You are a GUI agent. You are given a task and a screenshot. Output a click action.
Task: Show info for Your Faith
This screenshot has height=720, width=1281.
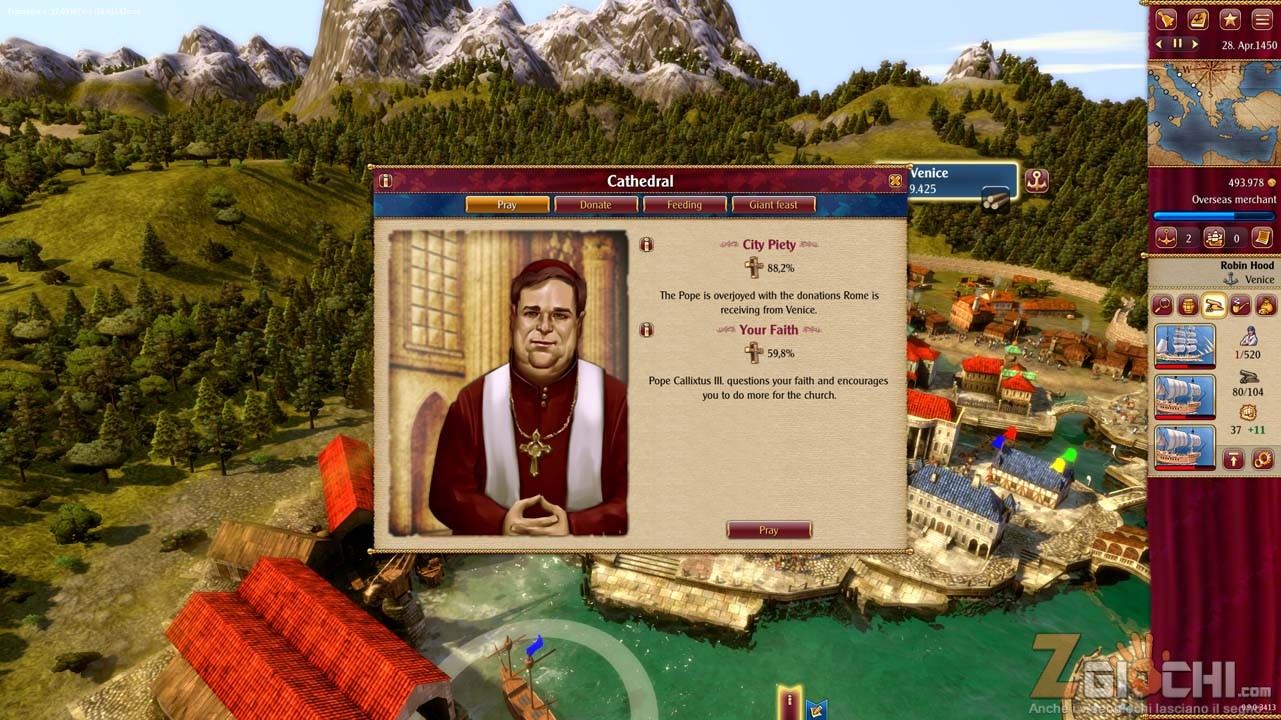(646, 329)
